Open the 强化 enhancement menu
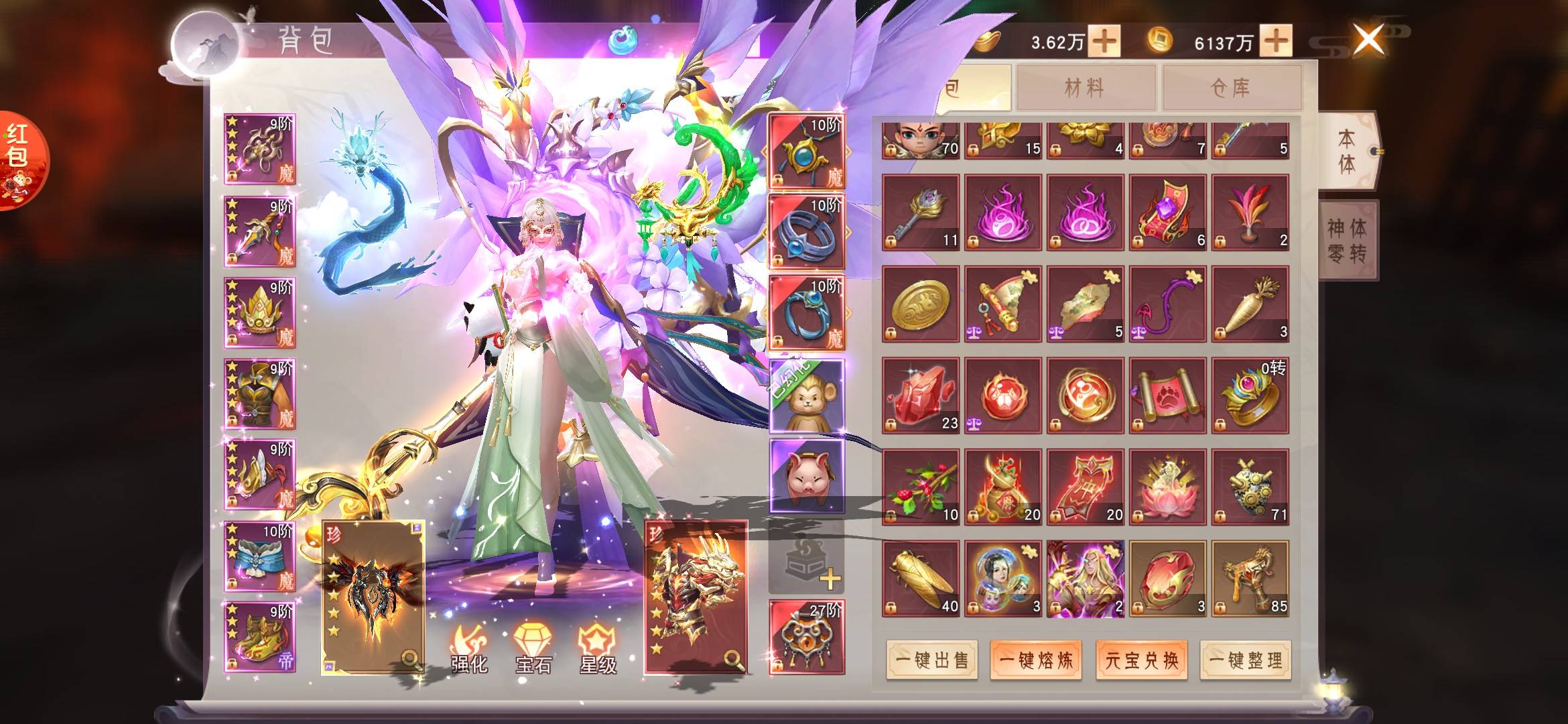1568x724 pixels. (468, 650)
